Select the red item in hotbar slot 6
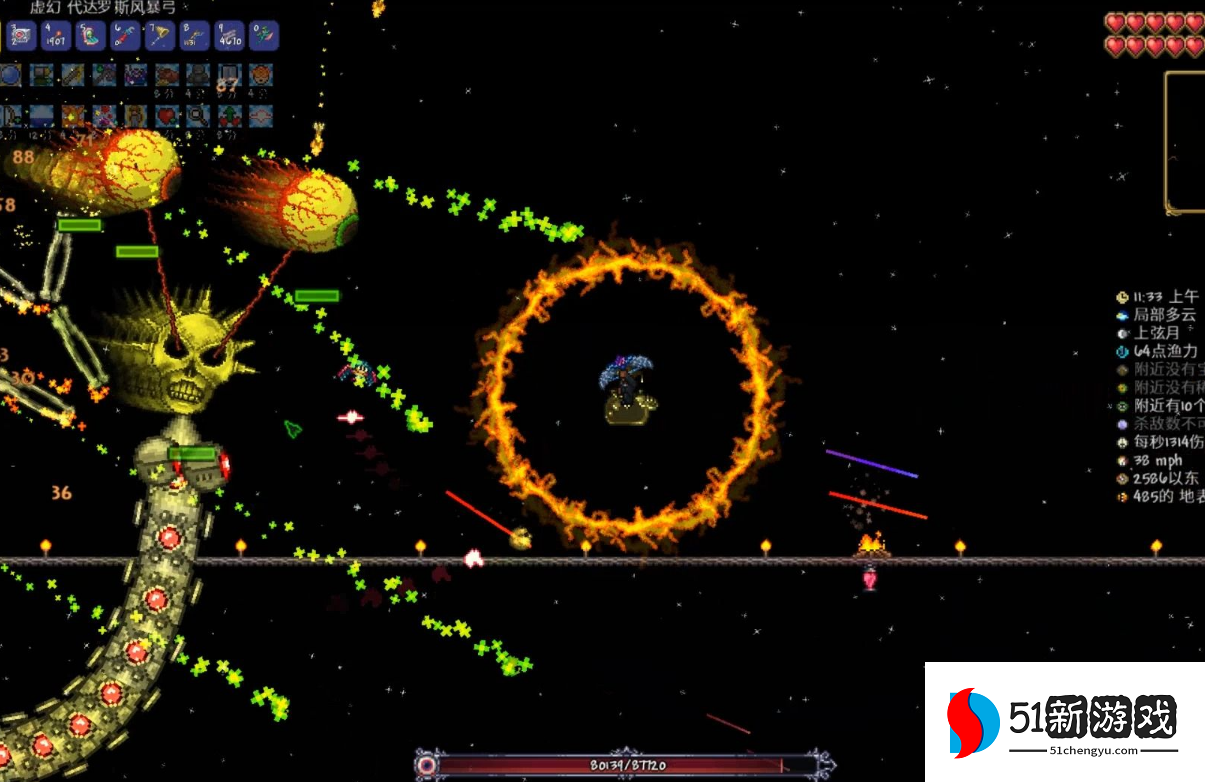This screenshot has height=782, width=1205. click(x=125, y=37)
